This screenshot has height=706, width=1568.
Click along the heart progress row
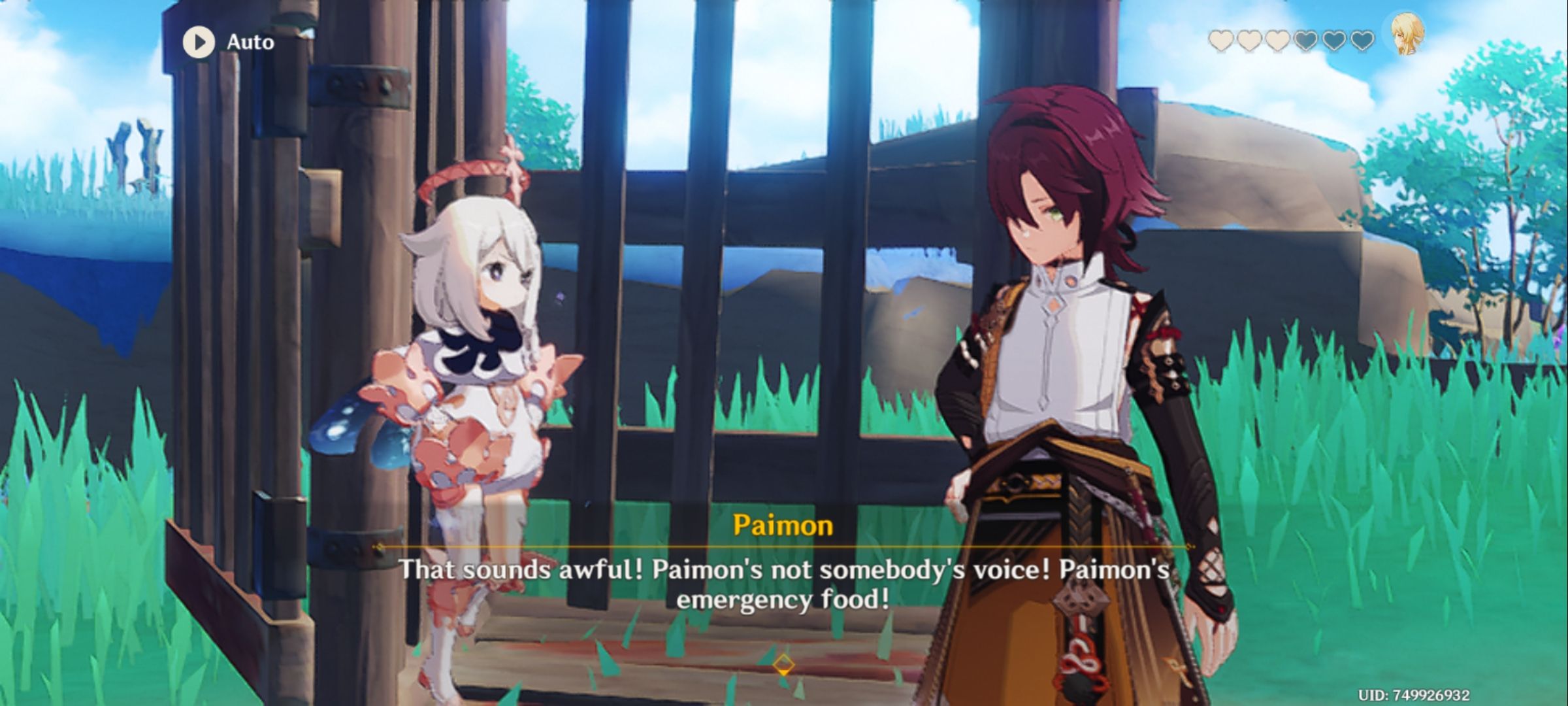tap(1290, 42)
